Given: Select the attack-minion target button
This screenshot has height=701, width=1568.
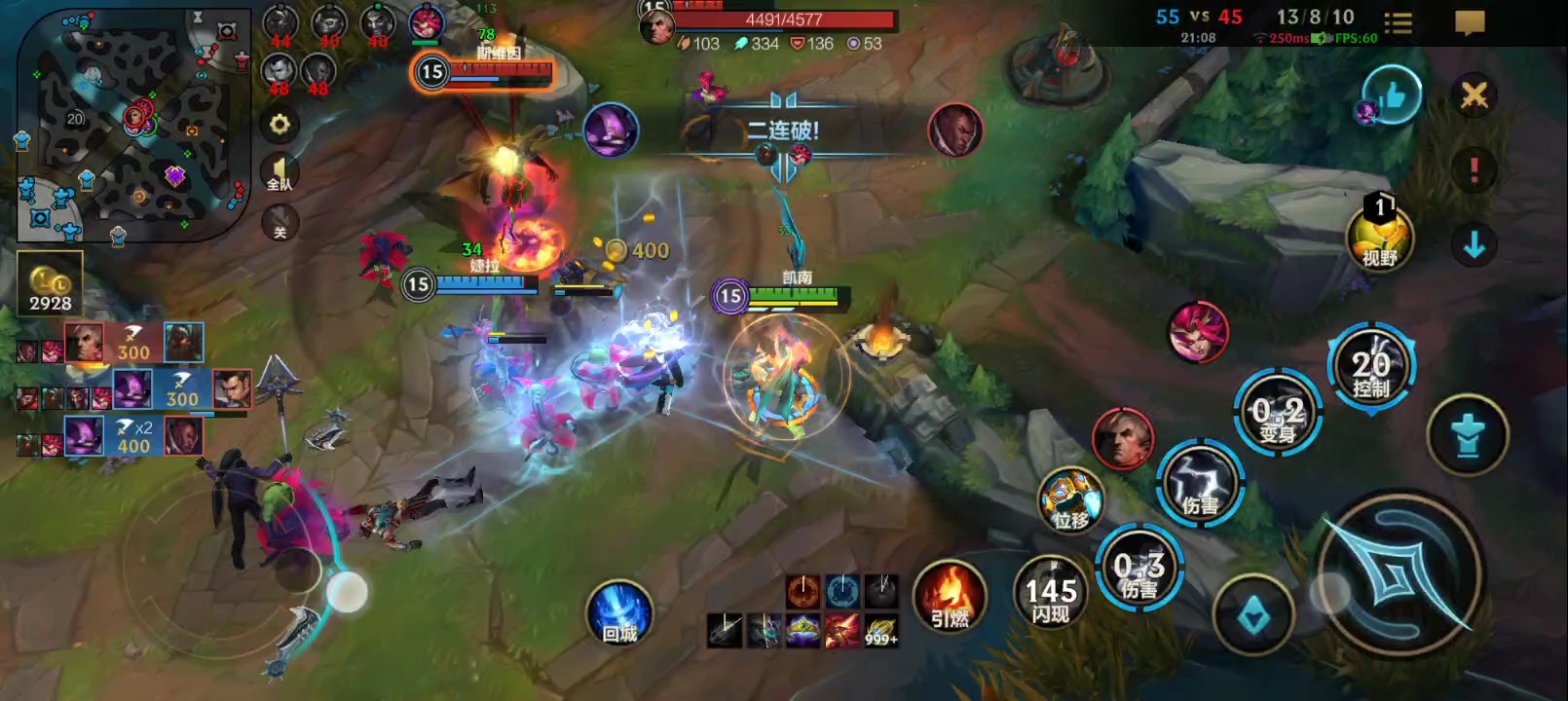Looking at the screenshot, I should (1253, 615).
